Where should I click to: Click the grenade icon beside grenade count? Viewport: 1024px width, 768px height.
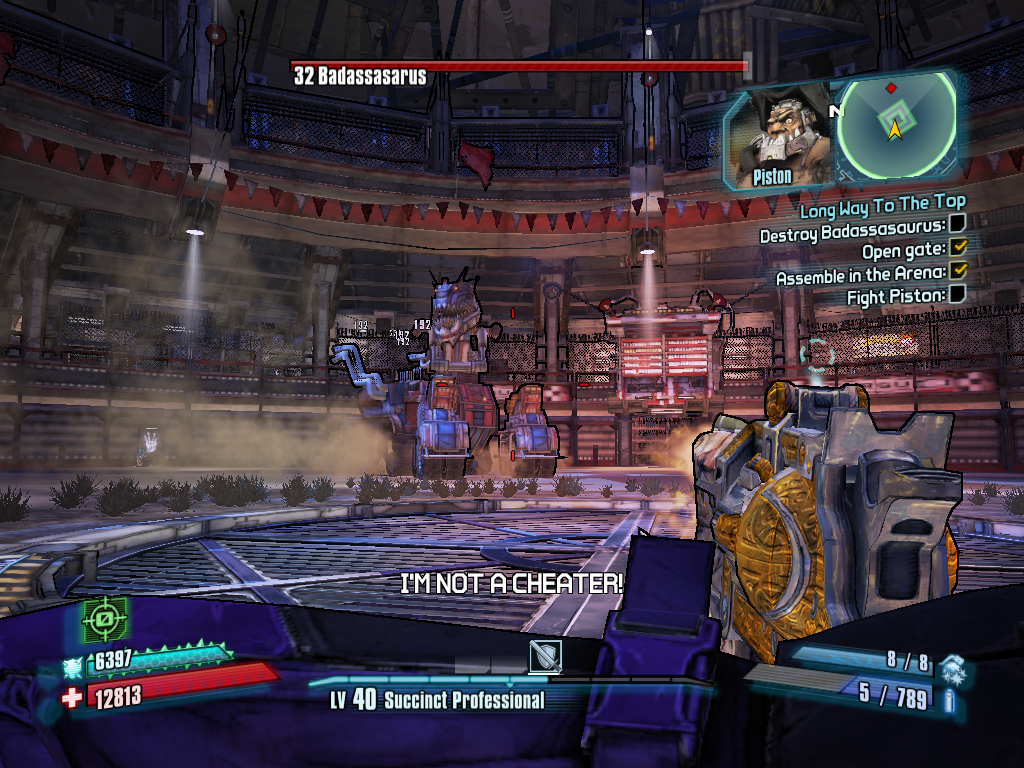click(x=953, y=664)
